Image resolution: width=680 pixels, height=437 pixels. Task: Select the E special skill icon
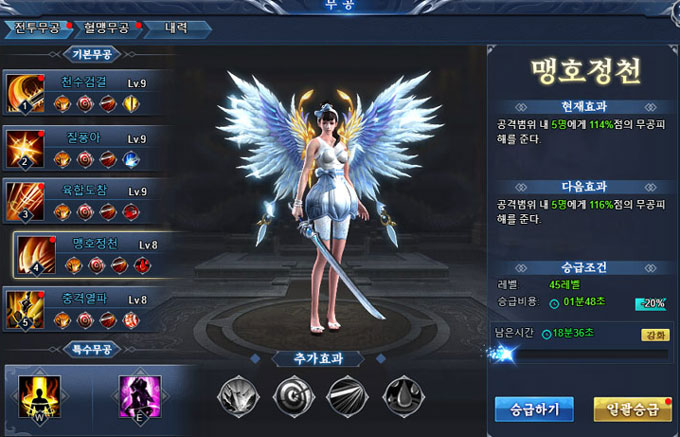click(140, 391)
